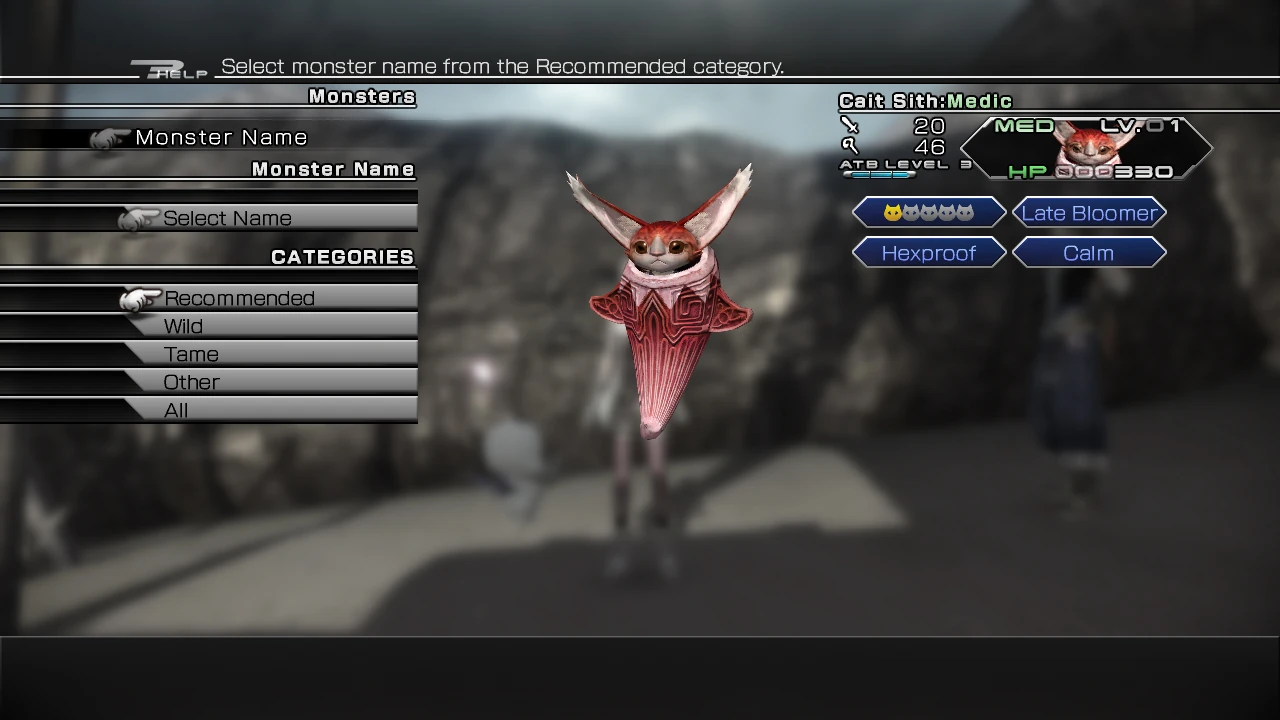Click the sword attack stat icon

click(x=852, y=124)
